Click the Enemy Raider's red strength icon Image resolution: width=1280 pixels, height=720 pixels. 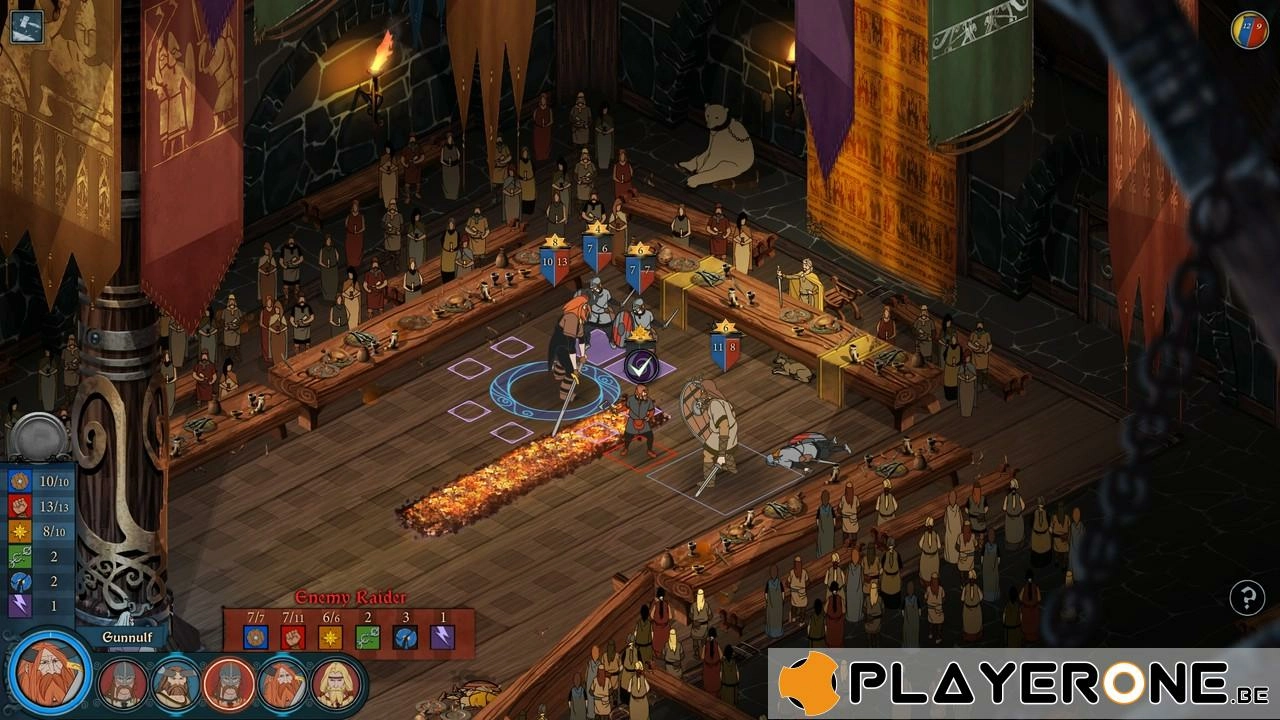(293, 636)
